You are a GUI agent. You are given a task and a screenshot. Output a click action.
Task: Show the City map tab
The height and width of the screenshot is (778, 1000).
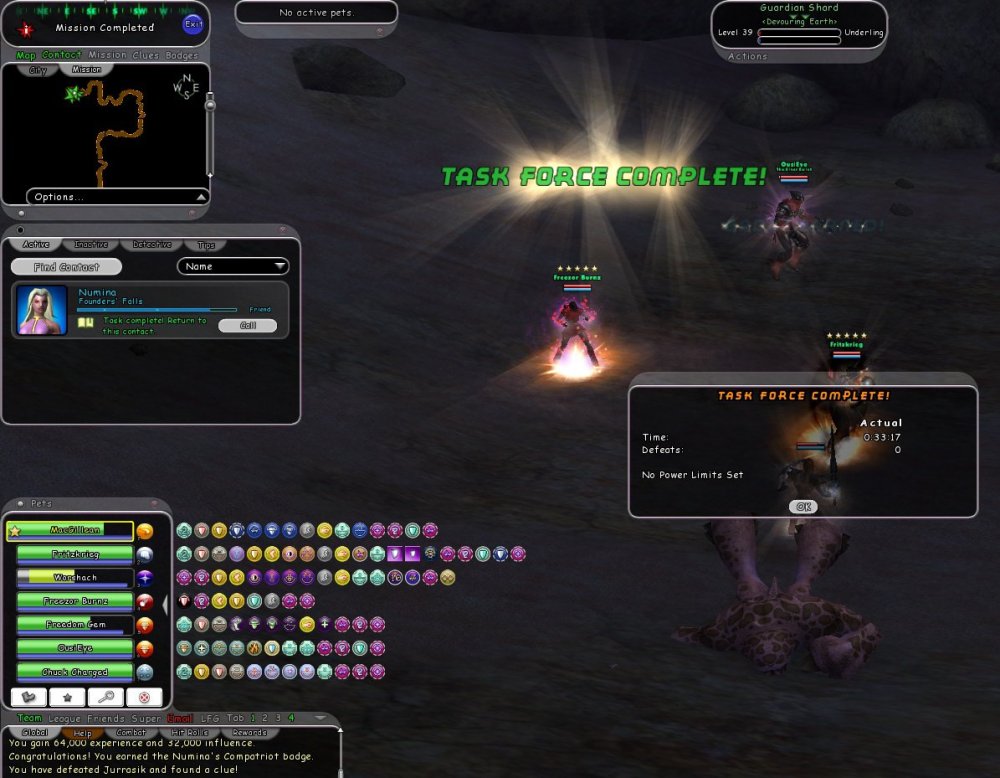click(x=38, y=70)
